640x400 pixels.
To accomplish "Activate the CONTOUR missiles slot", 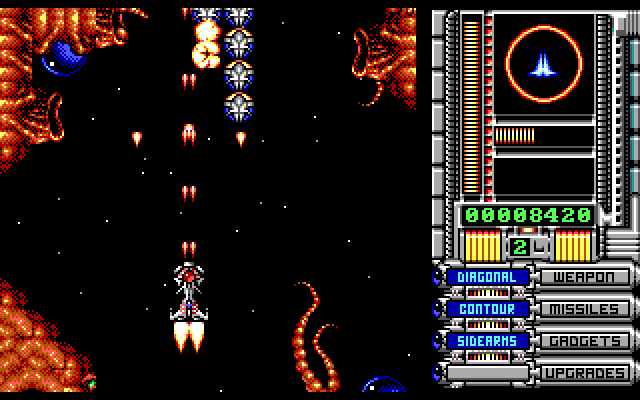I will [487, 309].
